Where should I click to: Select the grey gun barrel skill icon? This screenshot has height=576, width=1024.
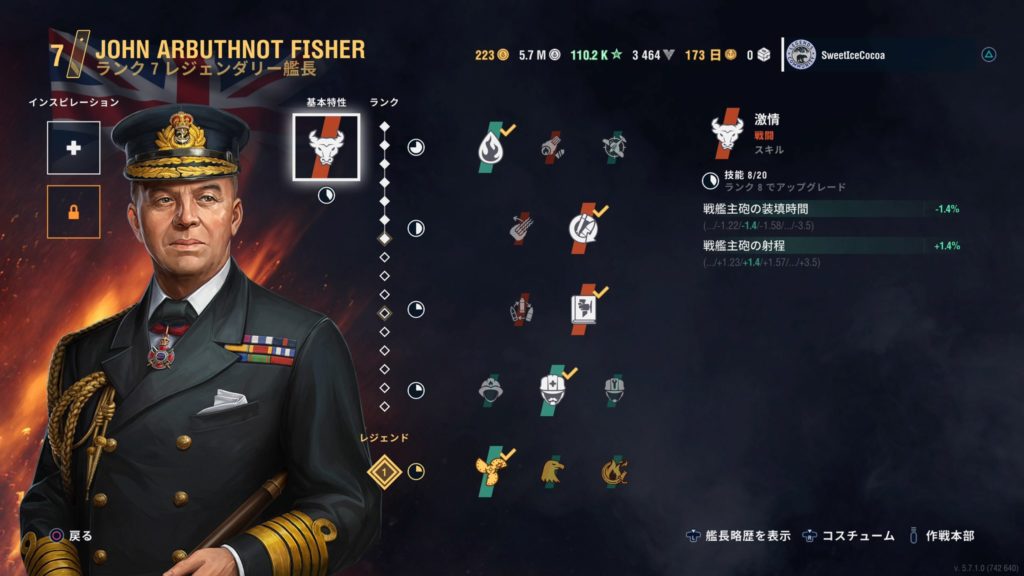(x=521, y=228)
